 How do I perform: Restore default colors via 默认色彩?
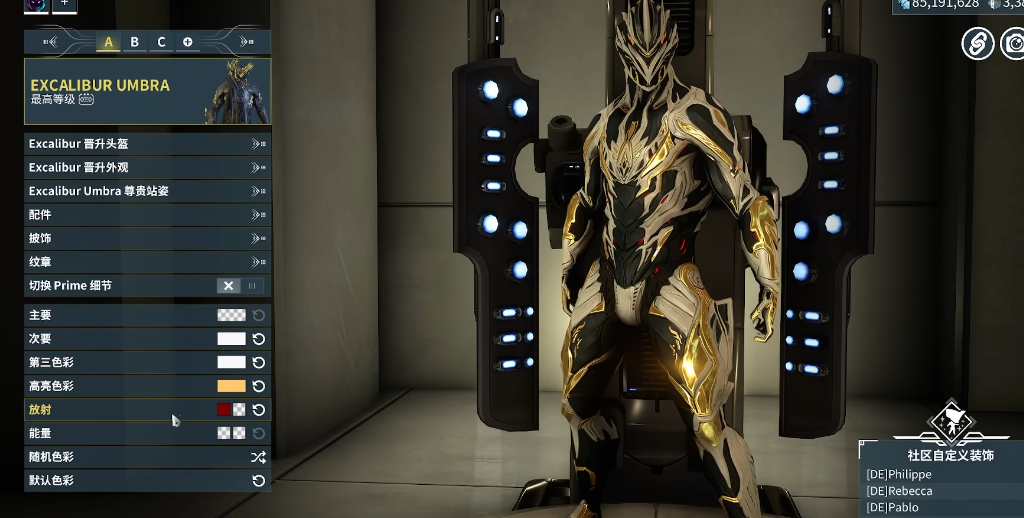(x=258, y=481)
